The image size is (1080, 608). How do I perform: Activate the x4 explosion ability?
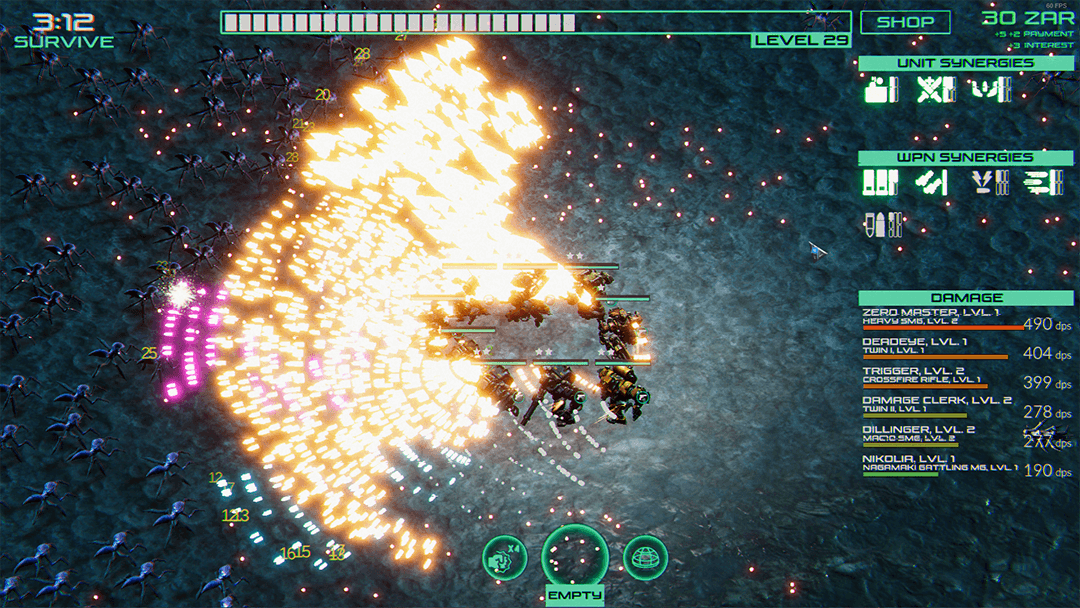[505, 558]
